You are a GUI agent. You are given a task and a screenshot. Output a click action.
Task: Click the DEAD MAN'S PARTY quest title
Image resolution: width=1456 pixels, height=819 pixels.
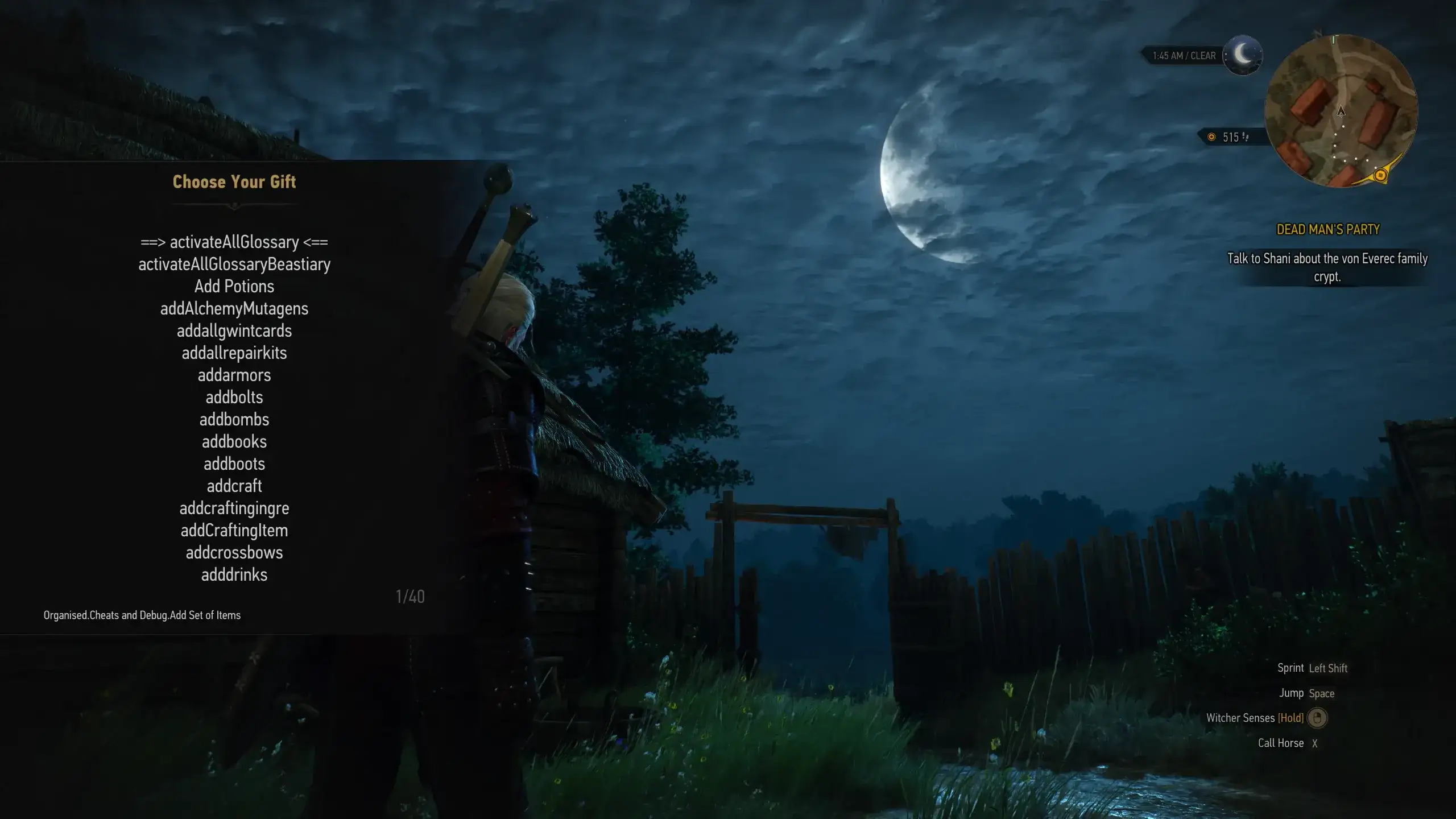point(1327,230)
